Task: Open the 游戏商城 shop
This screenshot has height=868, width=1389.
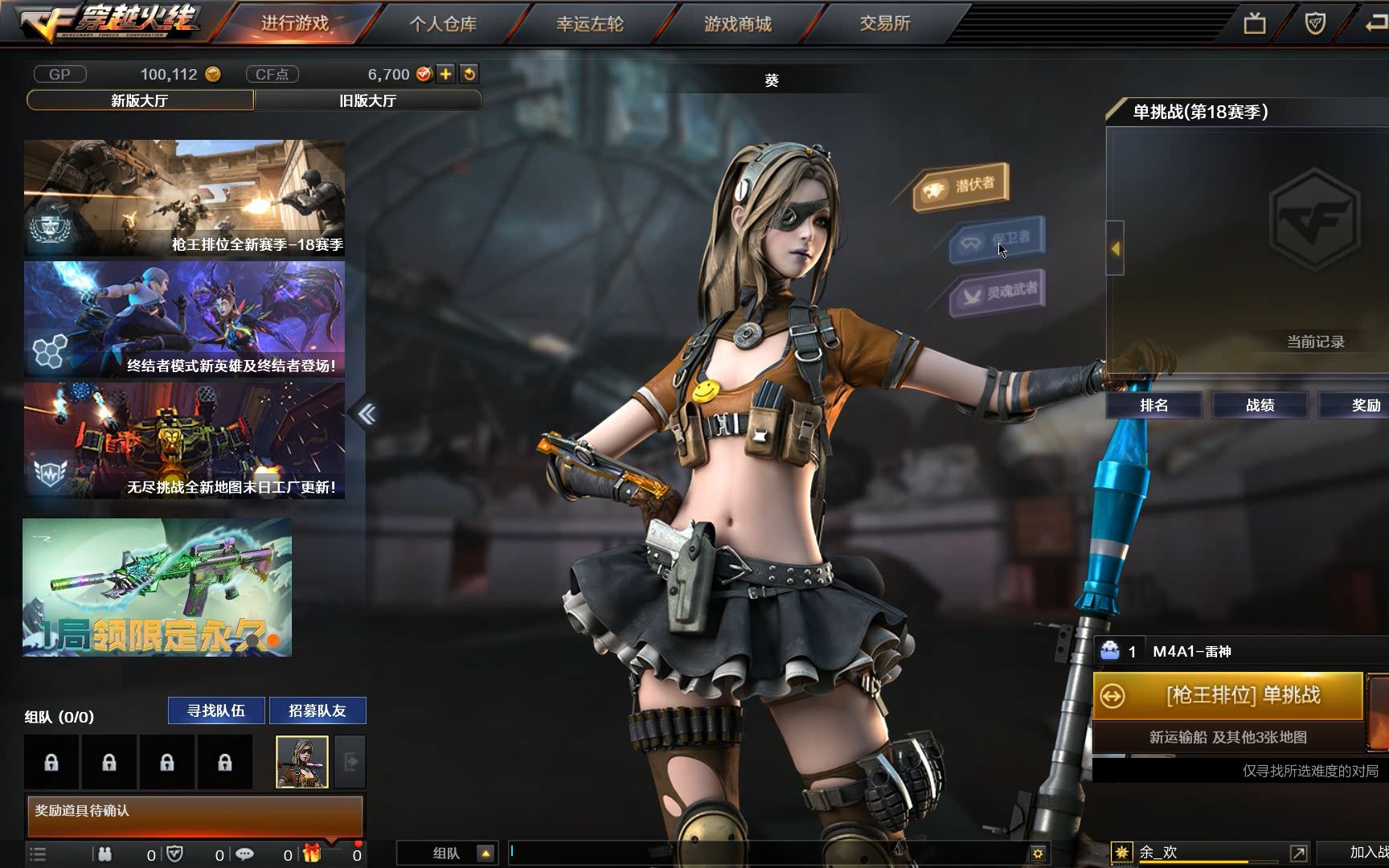Action: click(x=737, y=23)
